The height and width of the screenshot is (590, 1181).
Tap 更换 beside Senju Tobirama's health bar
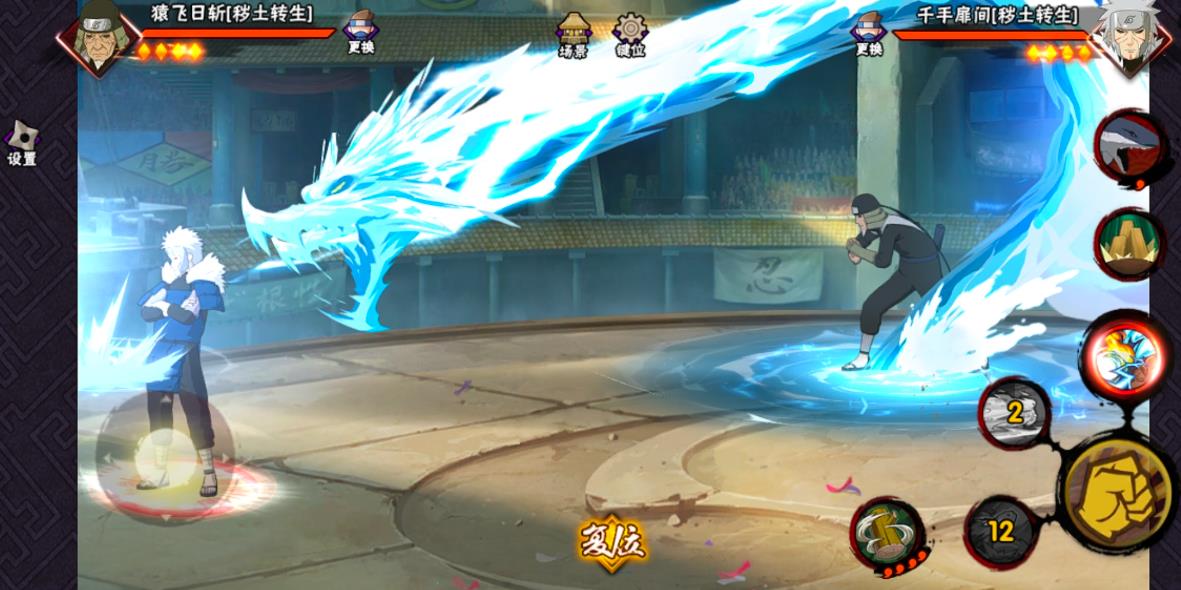[x=869, y=32]
